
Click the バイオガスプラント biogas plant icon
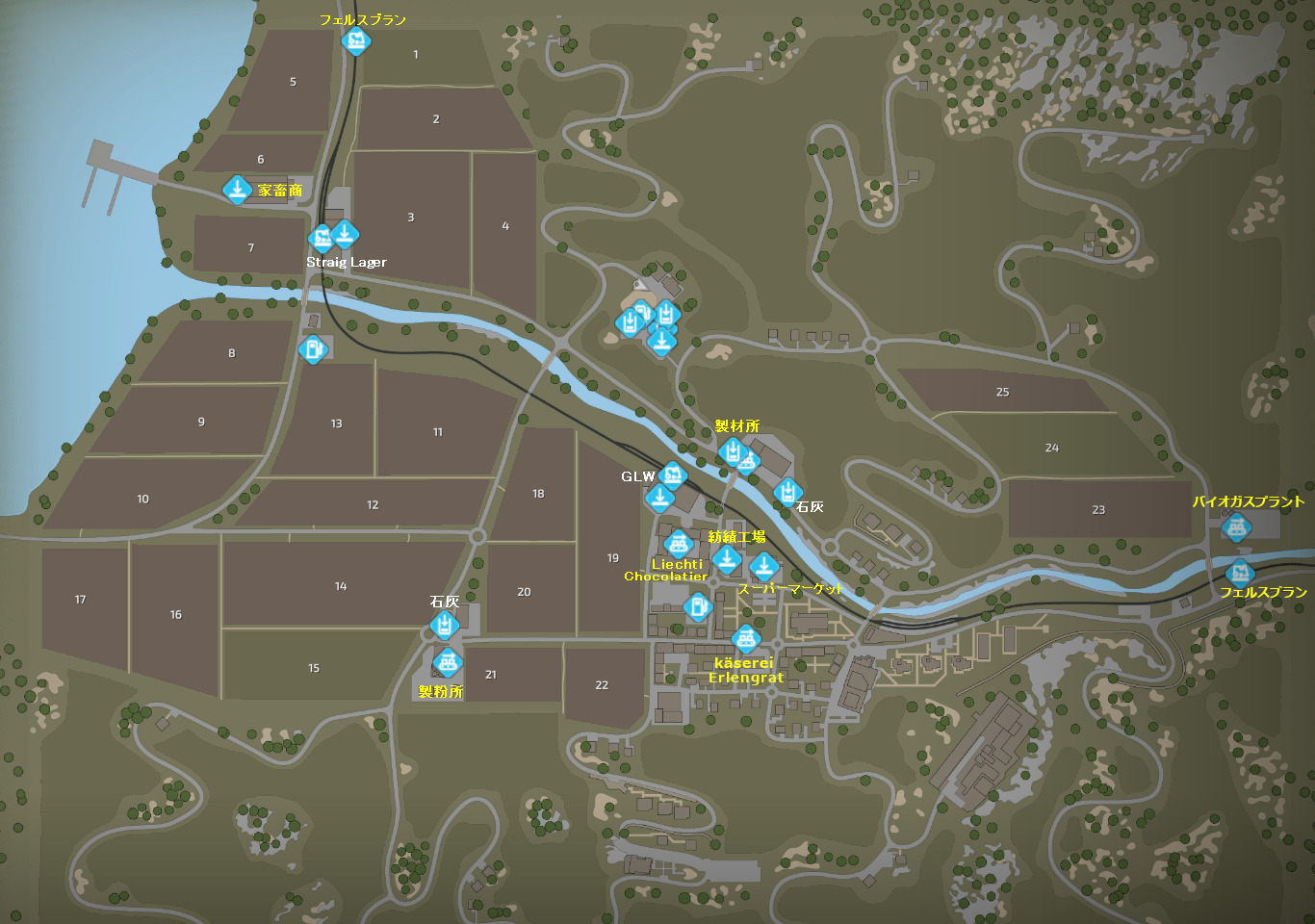pos(1239,528)
